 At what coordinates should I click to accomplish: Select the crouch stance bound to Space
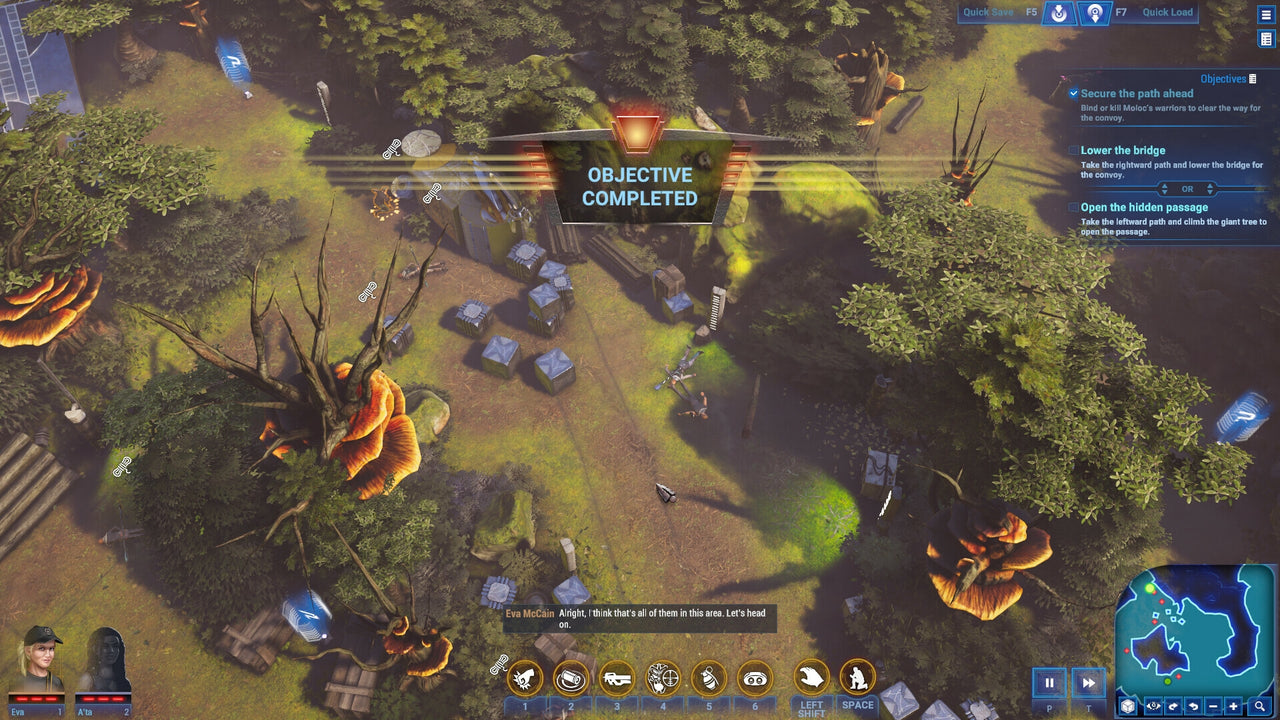click(854, 678)
